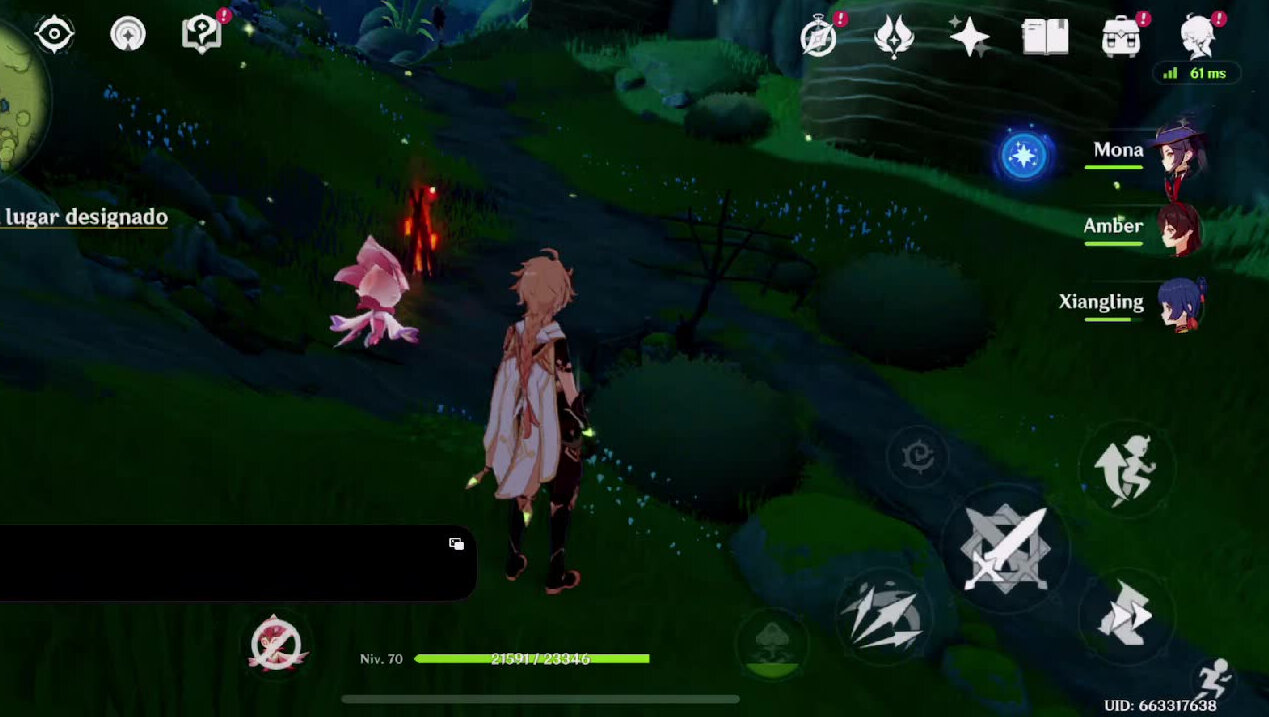Open the quest navigation icon
The width and height of the screenshot is (1269, 717).
click(x=127, y=34)
